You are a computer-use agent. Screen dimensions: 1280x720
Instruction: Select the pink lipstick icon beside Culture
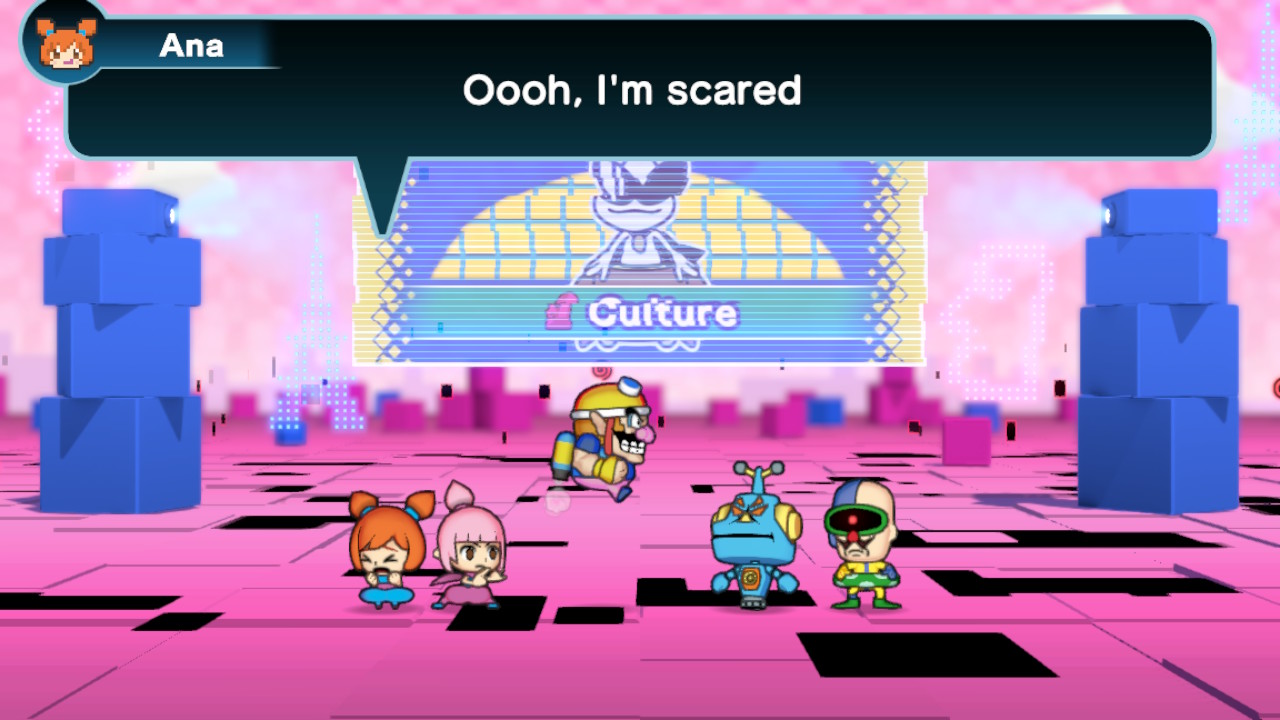[x=561, y=313]
